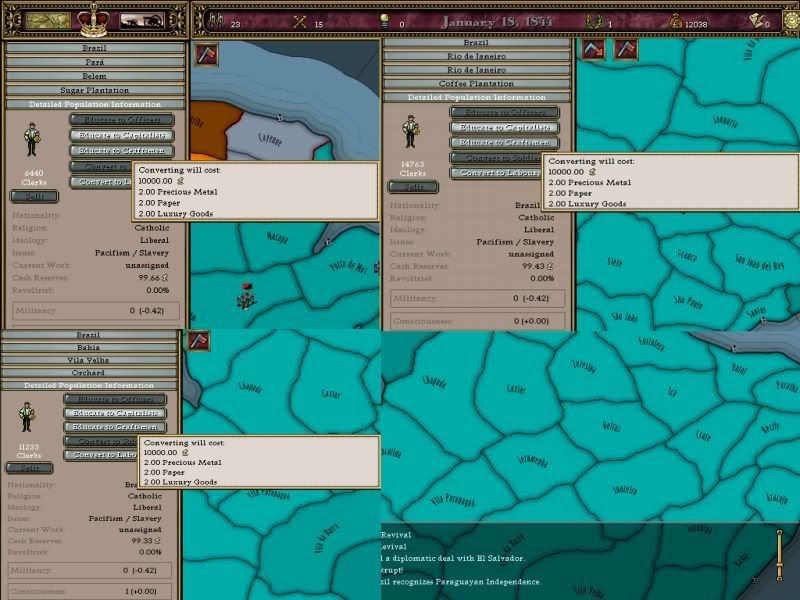Split the 6440 Clerks population

click(x=32, y=195)
